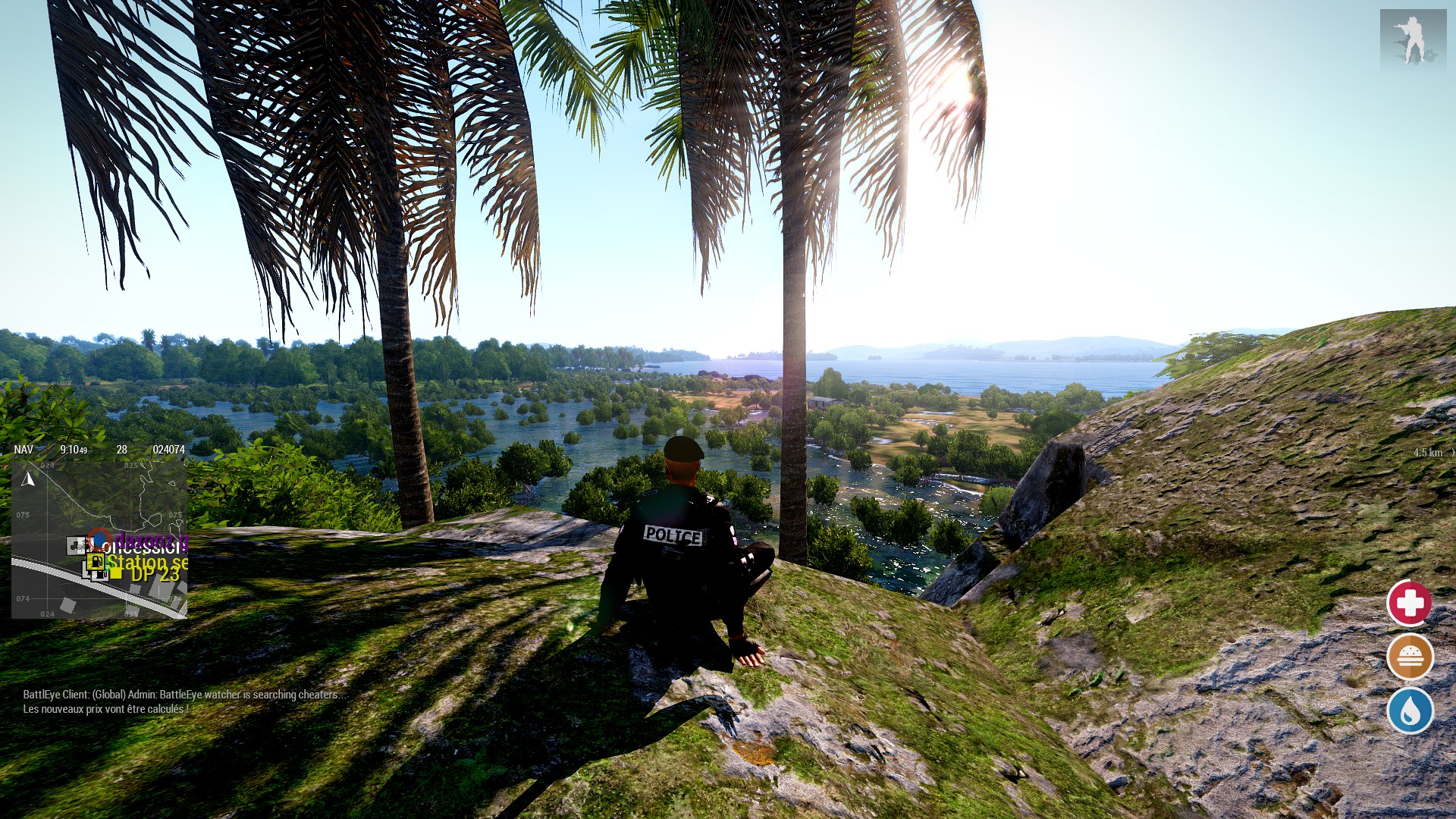Click the north arrow on the minimap

pyautogui.click(x=29, y=479)
